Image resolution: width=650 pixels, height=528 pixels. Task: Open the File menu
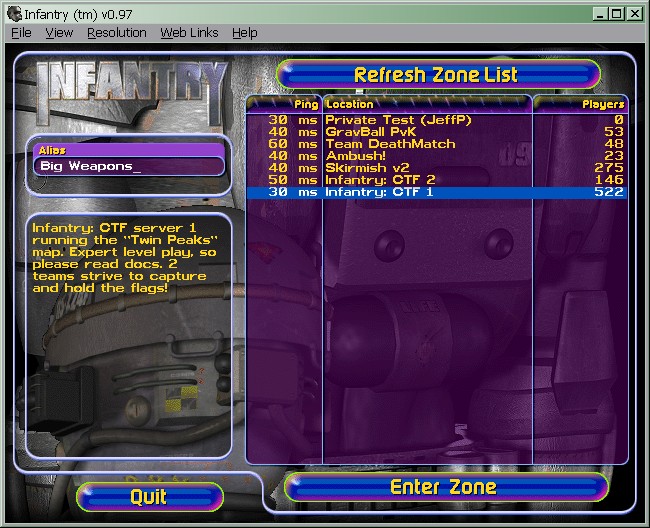[21, 33]
